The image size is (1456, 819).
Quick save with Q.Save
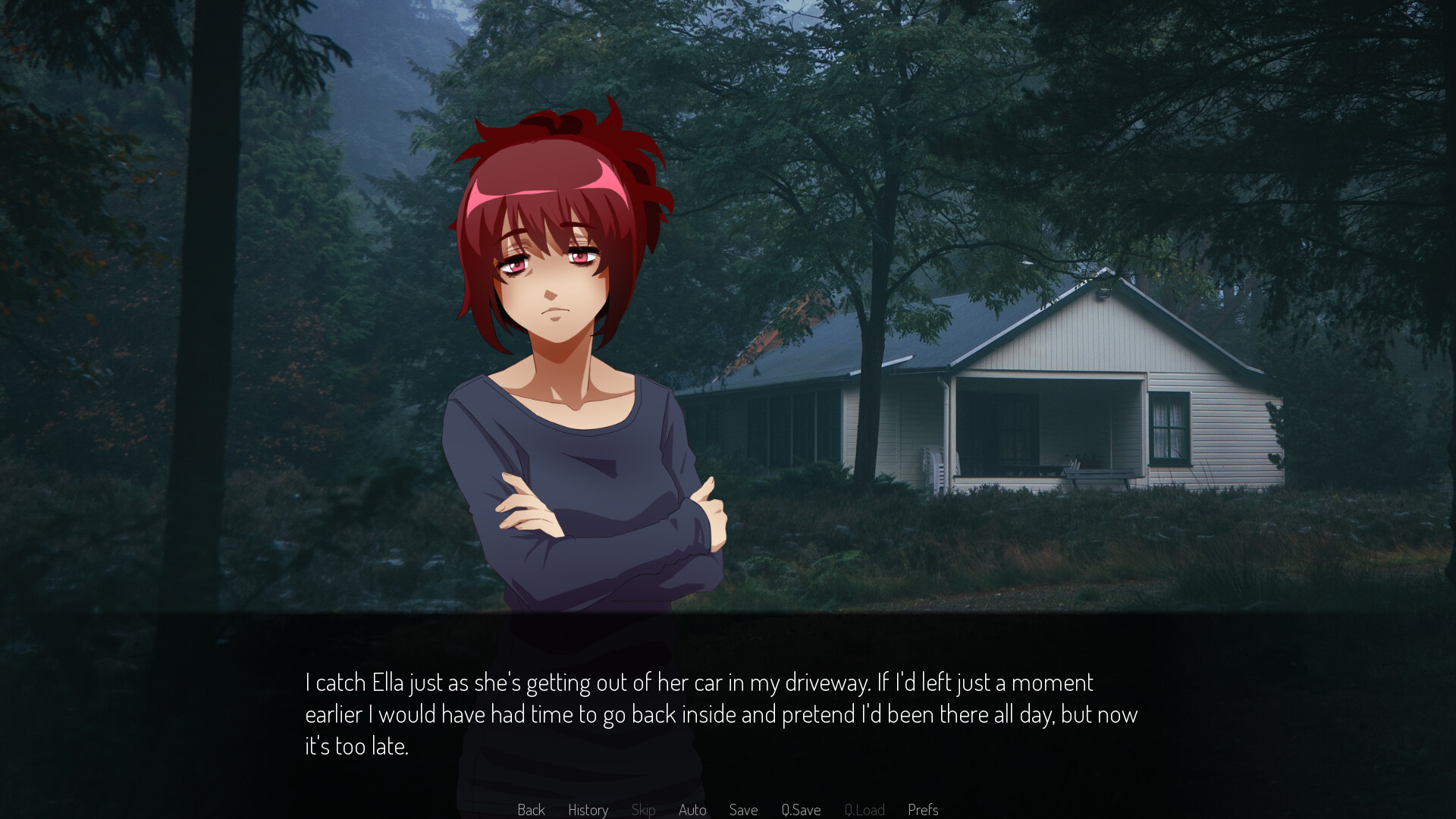click(801, 809)
